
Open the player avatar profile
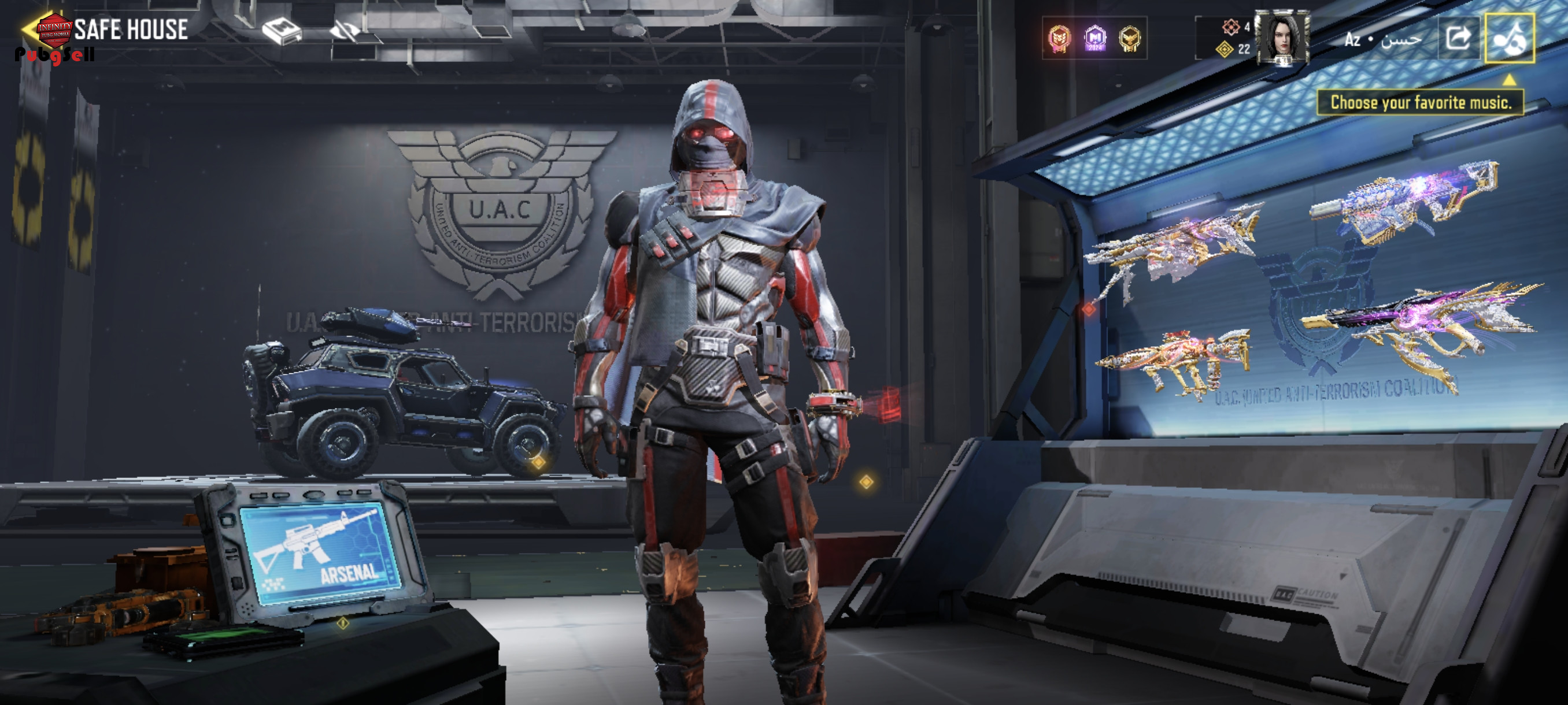point(1282,38)
